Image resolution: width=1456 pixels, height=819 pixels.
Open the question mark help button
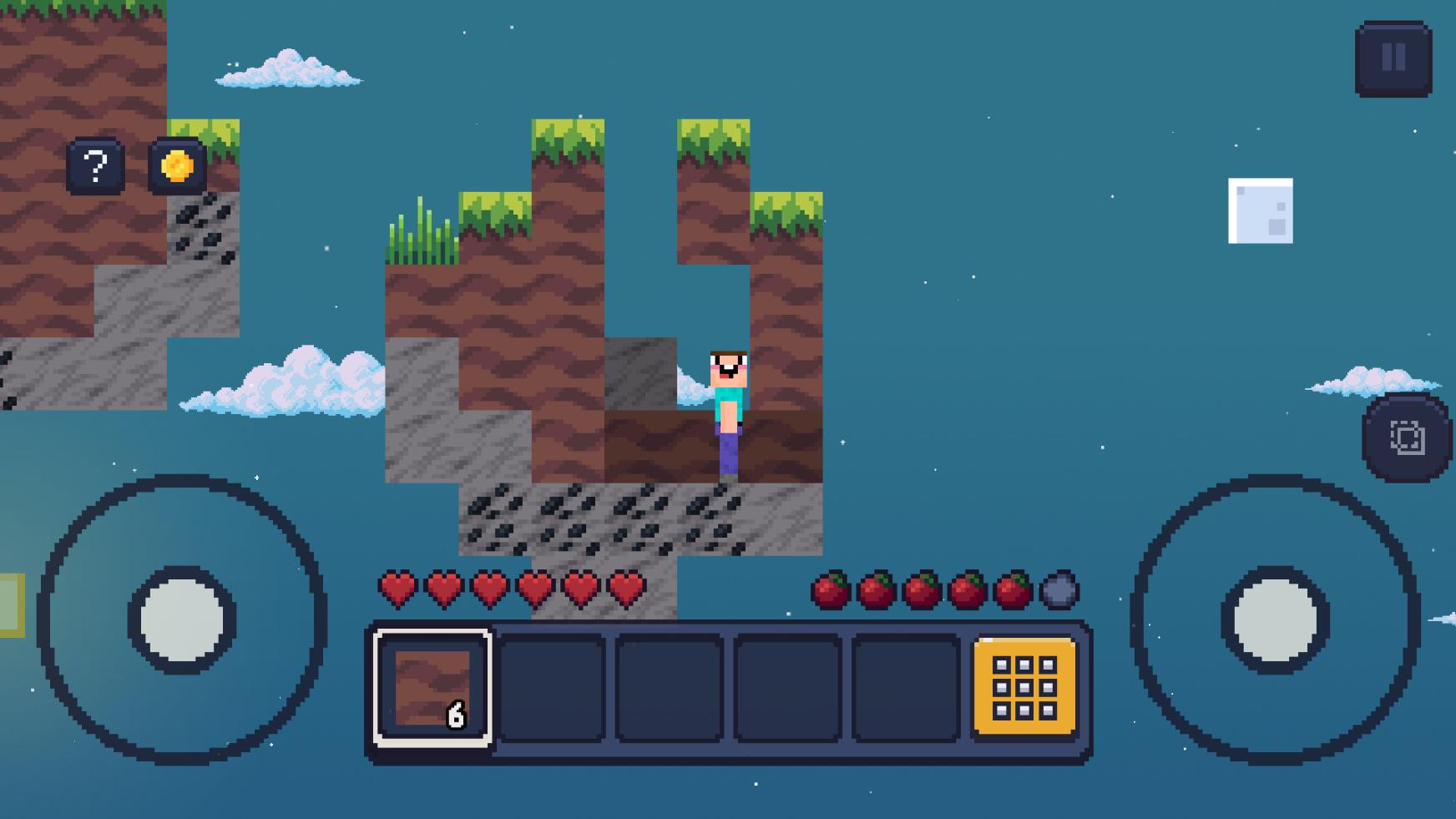pyautogui.click(x=95, y=166)
